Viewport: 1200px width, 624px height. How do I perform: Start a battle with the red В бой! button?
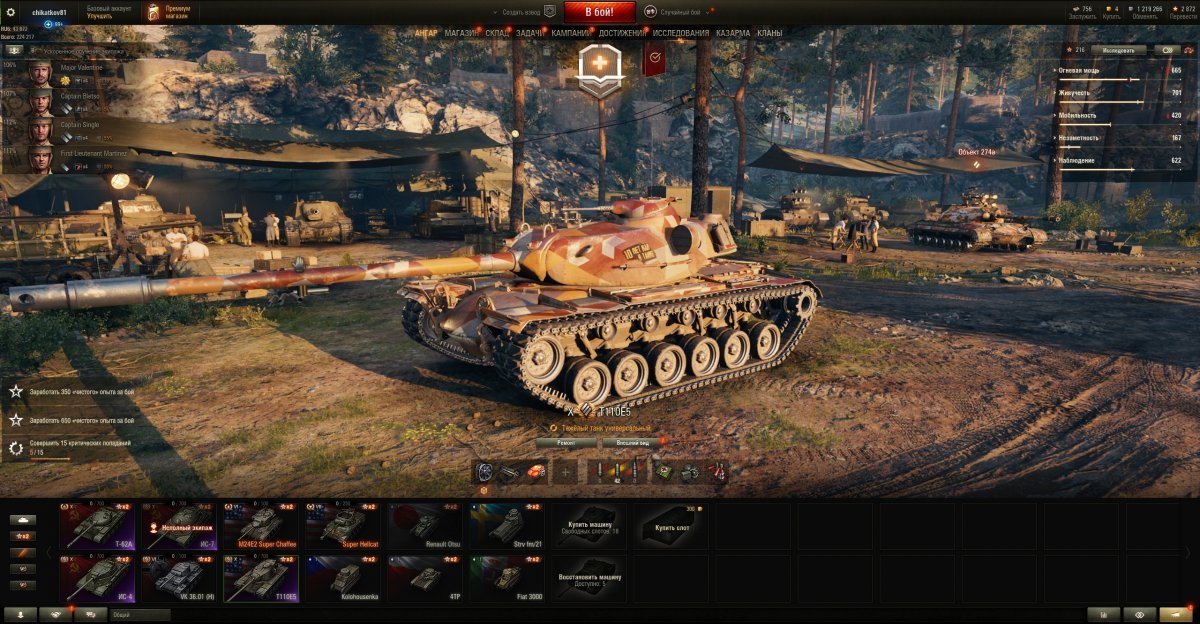click(x=600, y=12)
